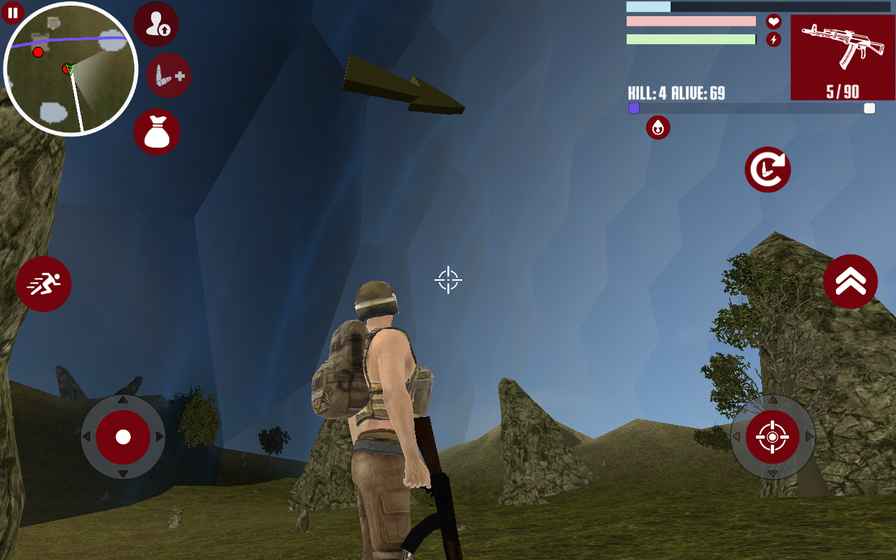This screenshot has width=896, height=560.
Task: Fire weapon with the crosshair button
Action: click(772, 437)
